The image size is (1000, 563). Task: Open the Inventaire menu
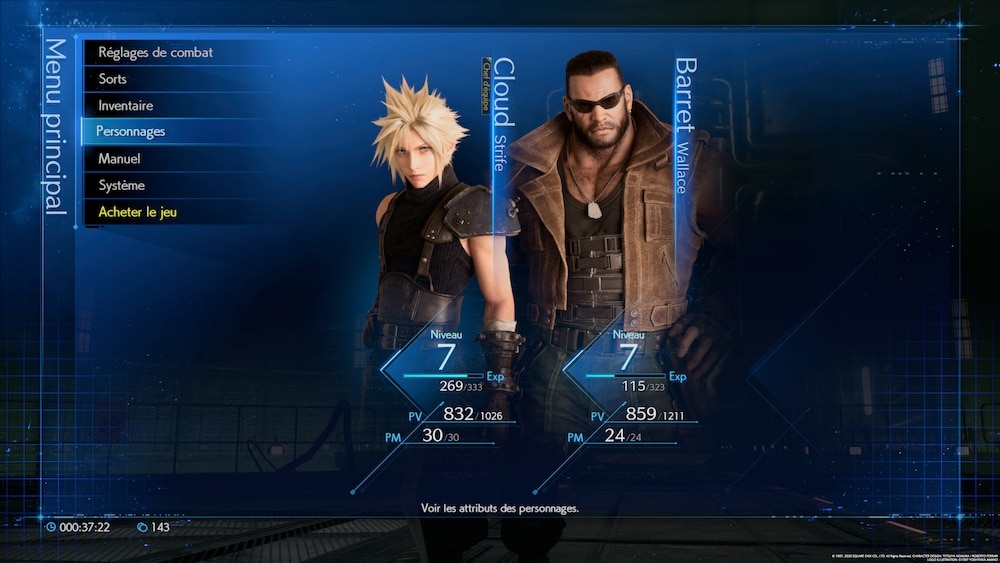click(126, 105)
